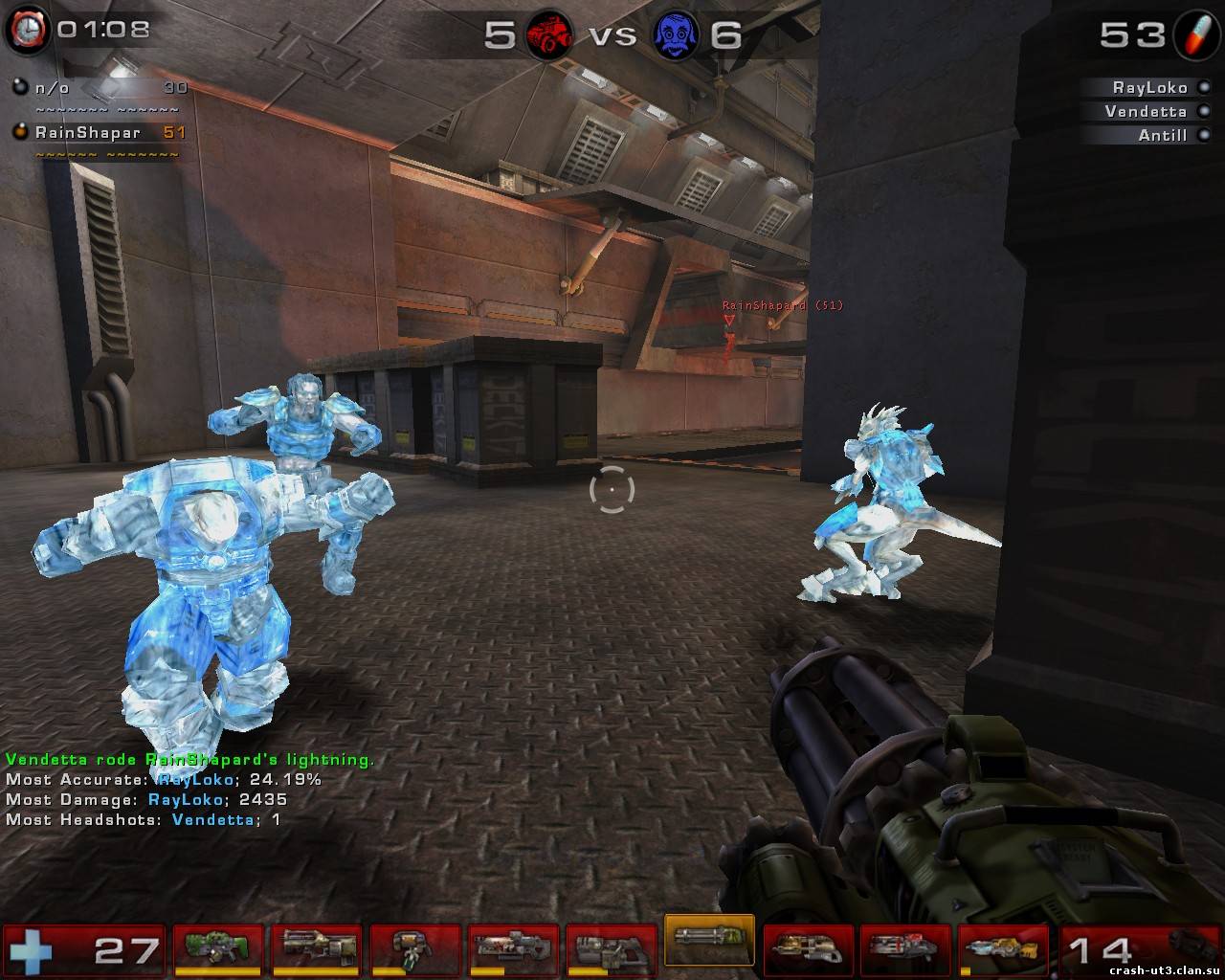
Task: Switch to the Assault Rifle slot
Action: pyautogui.click(x=316, y=947)
